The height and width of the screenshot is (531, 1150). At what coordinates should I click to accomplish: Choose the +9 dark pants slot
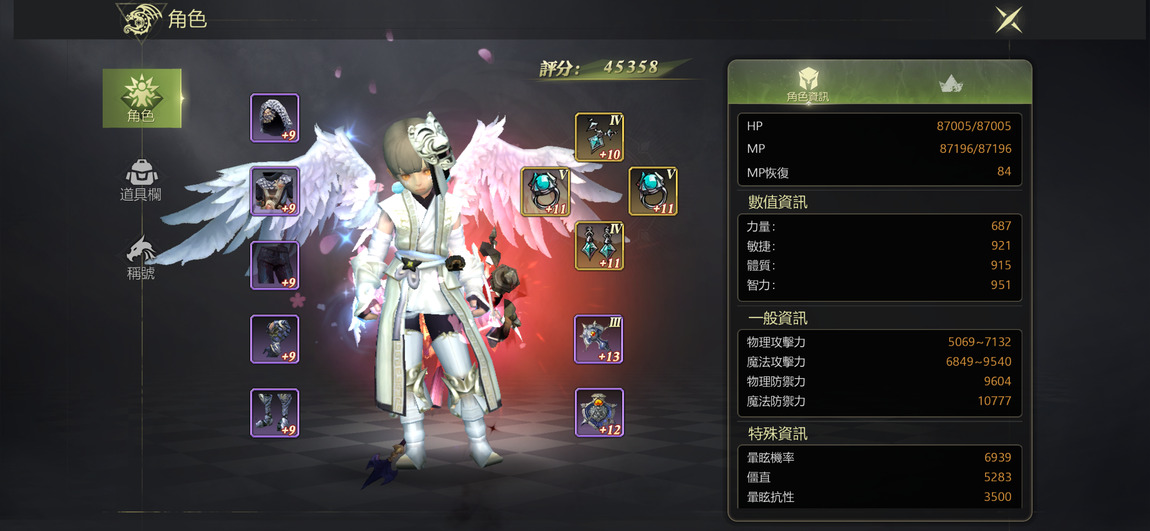click(274, 265)
